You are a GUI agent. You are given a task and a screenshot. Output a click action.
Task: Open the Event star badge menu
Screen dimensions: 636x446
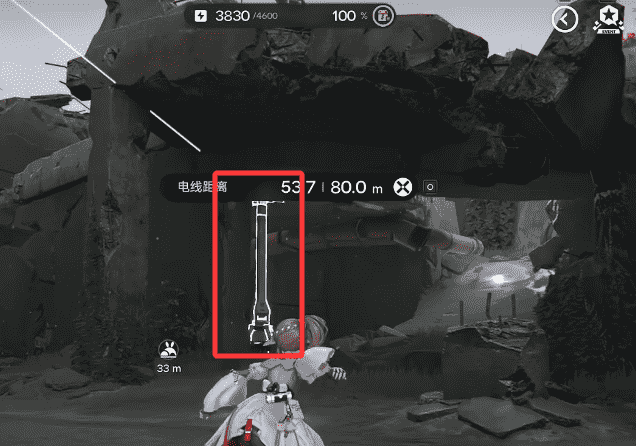609,18
